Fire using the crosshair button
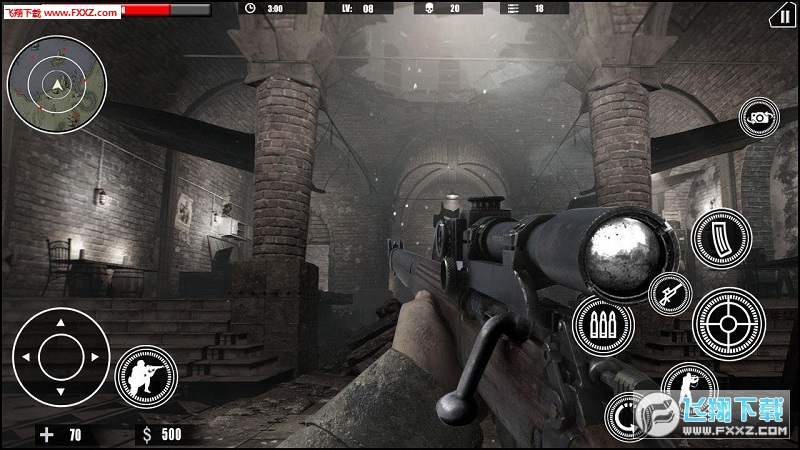 tap(729, 325)
